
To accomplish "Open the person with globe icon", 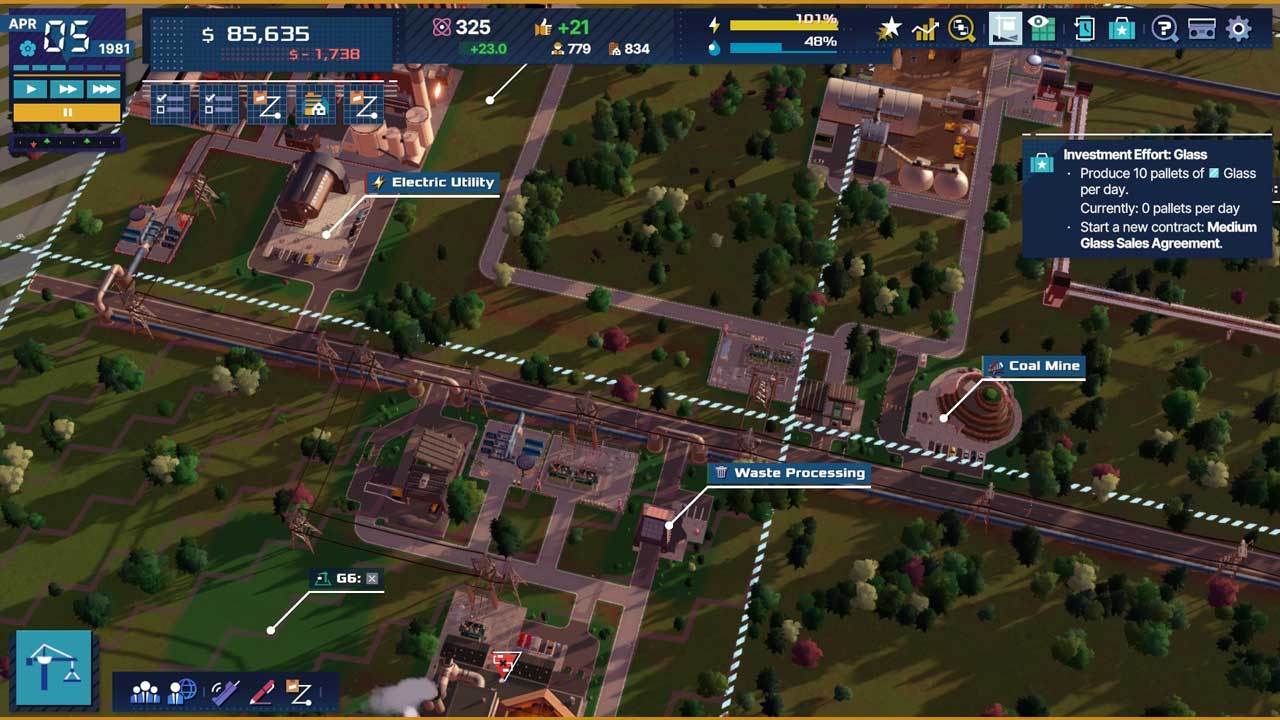I will [182, 691].
